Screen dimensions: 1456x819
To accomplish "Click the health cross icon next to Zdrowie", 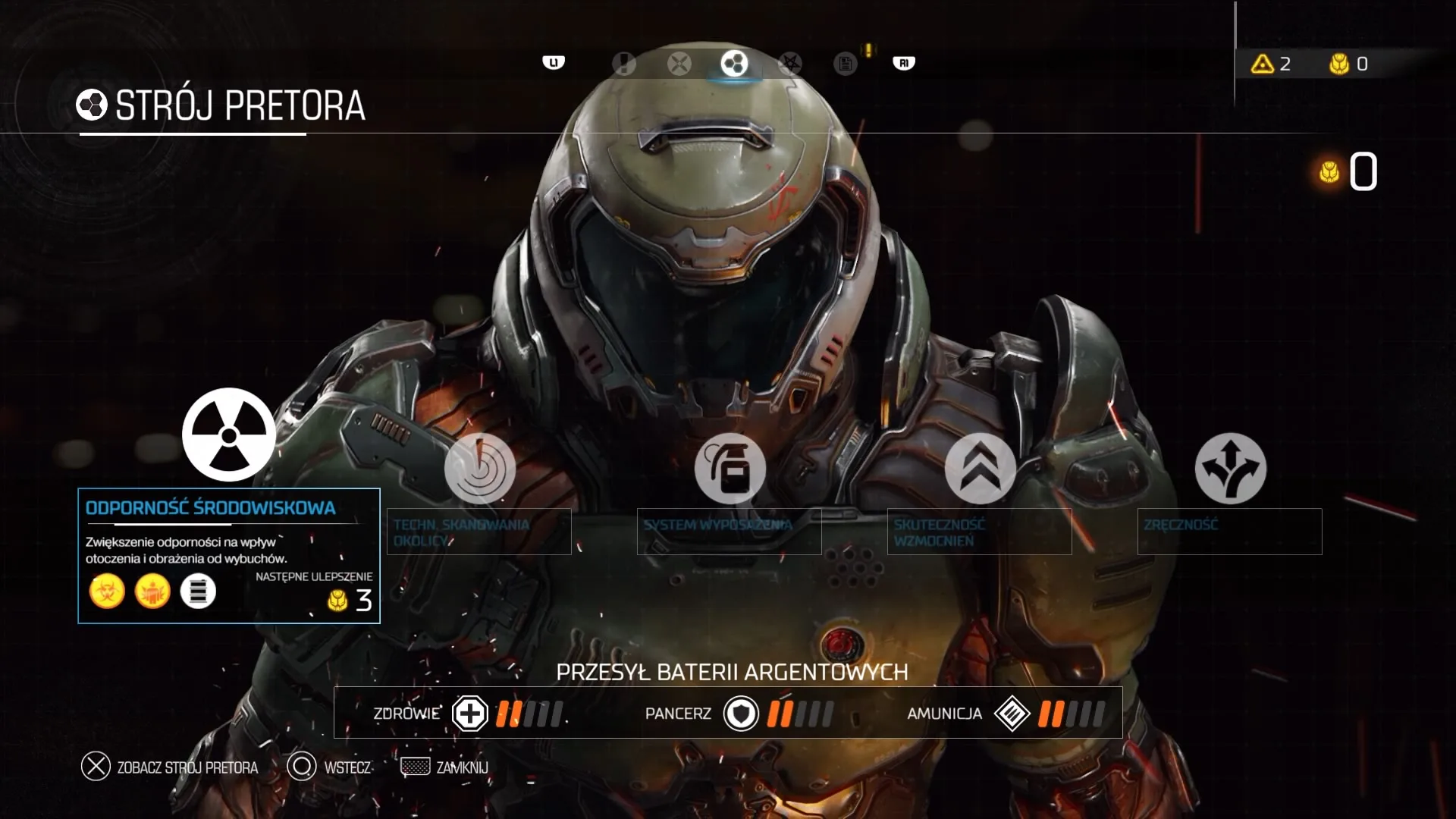I will [469, 713].
